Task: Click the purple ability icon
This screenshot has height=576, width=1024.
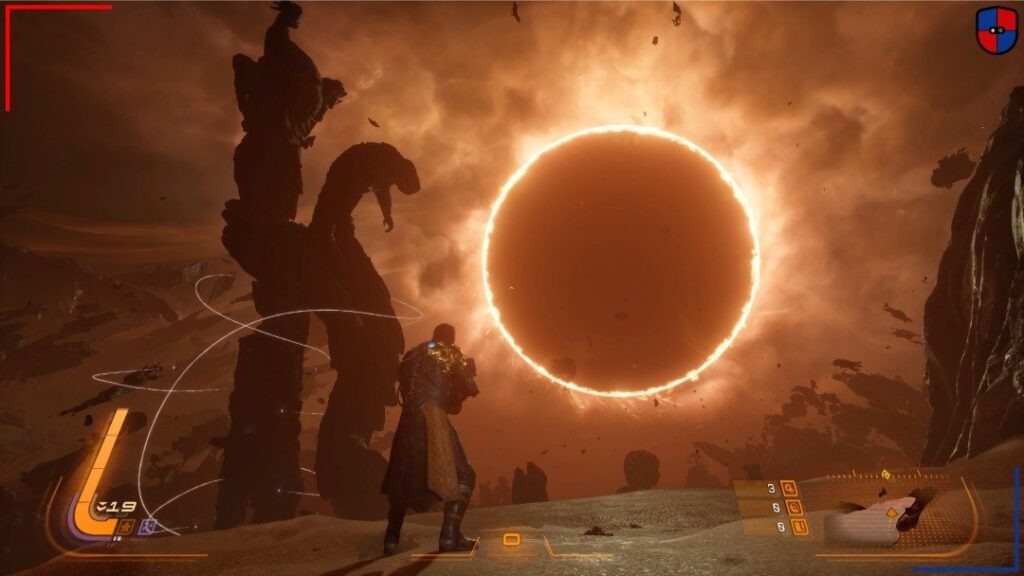Action: 148,525
